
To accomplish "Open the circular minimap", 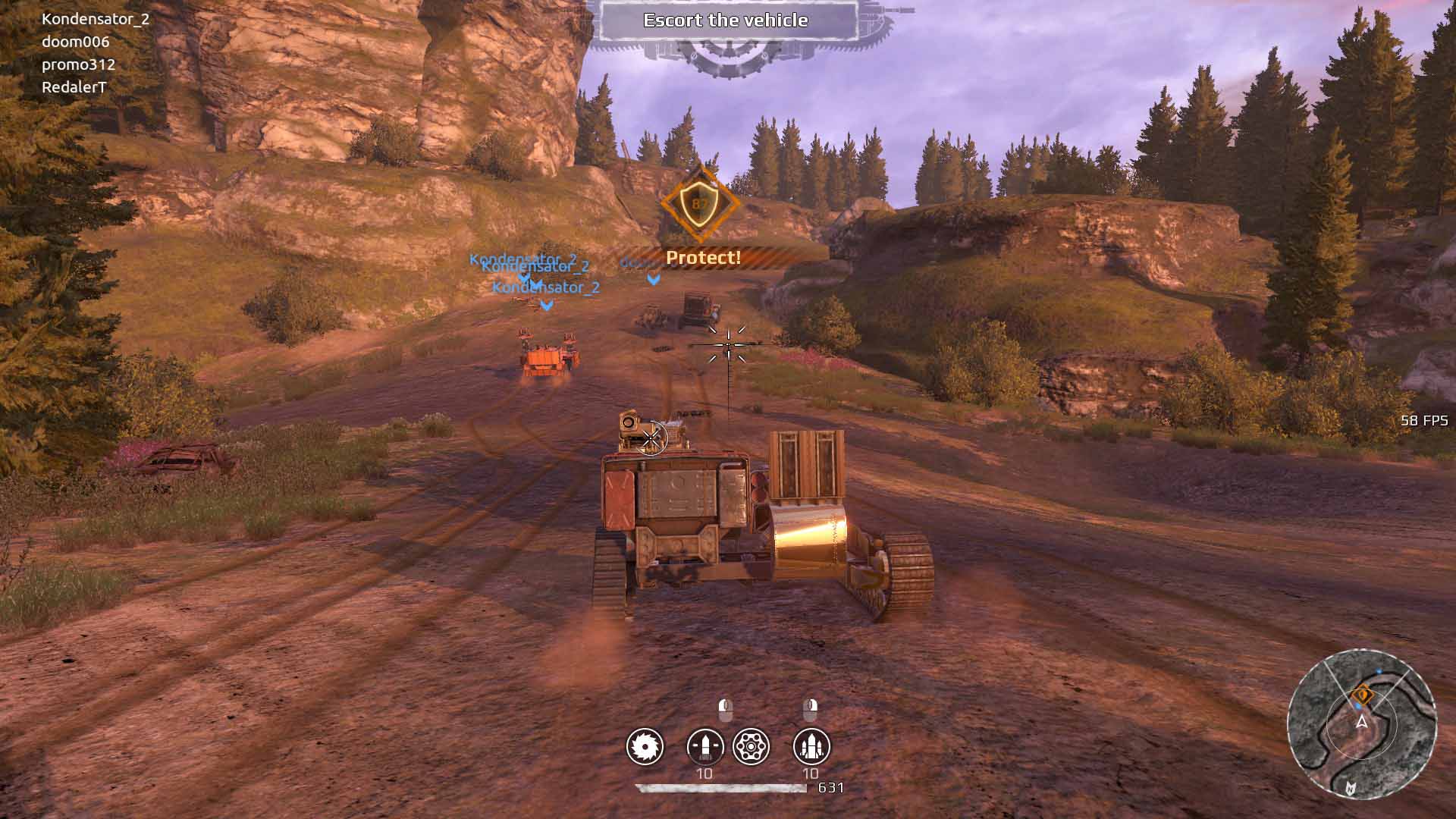I will (x=1362, y=724).
